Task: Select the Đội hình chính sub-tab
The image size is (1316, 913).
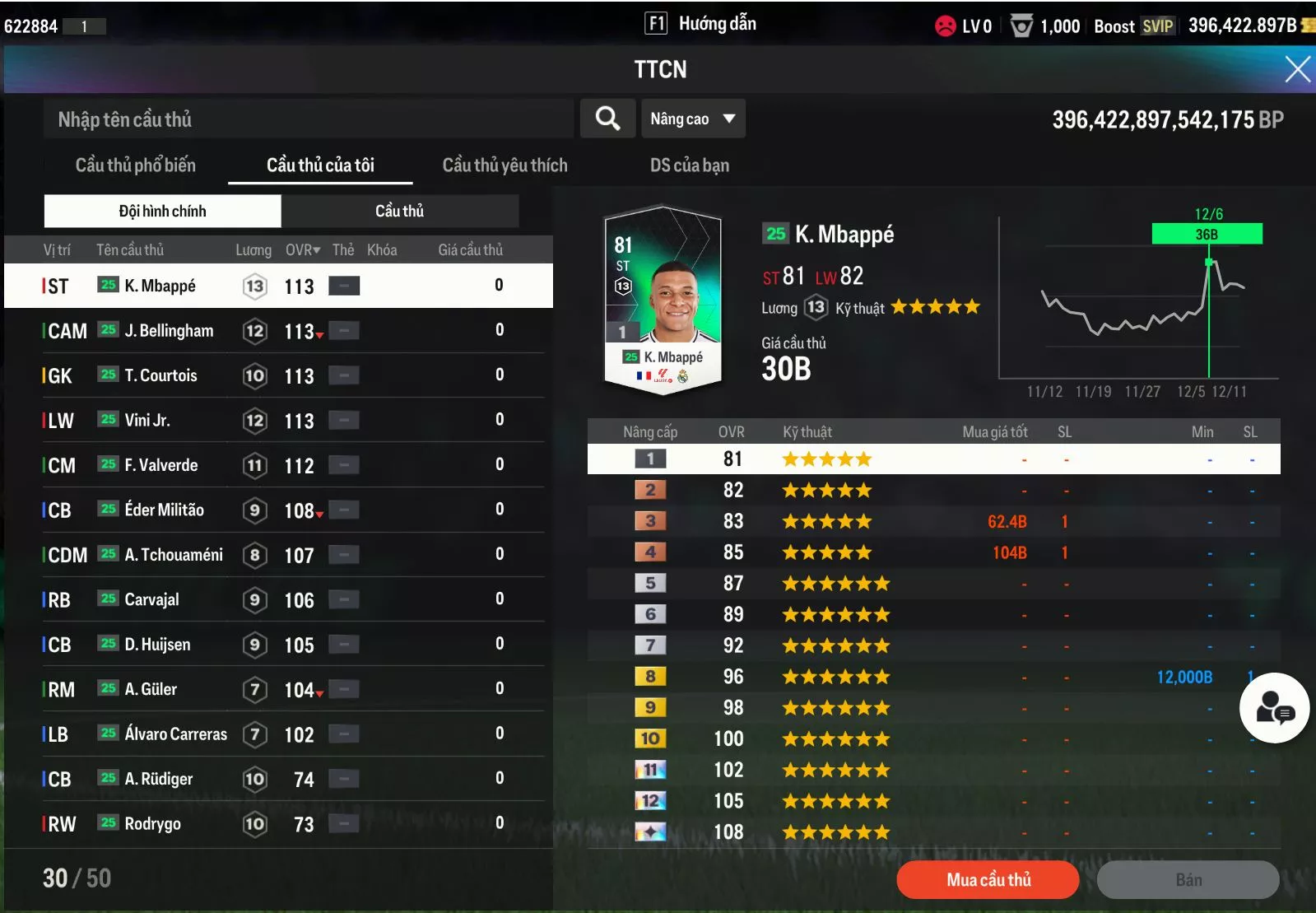Action: 163,212
